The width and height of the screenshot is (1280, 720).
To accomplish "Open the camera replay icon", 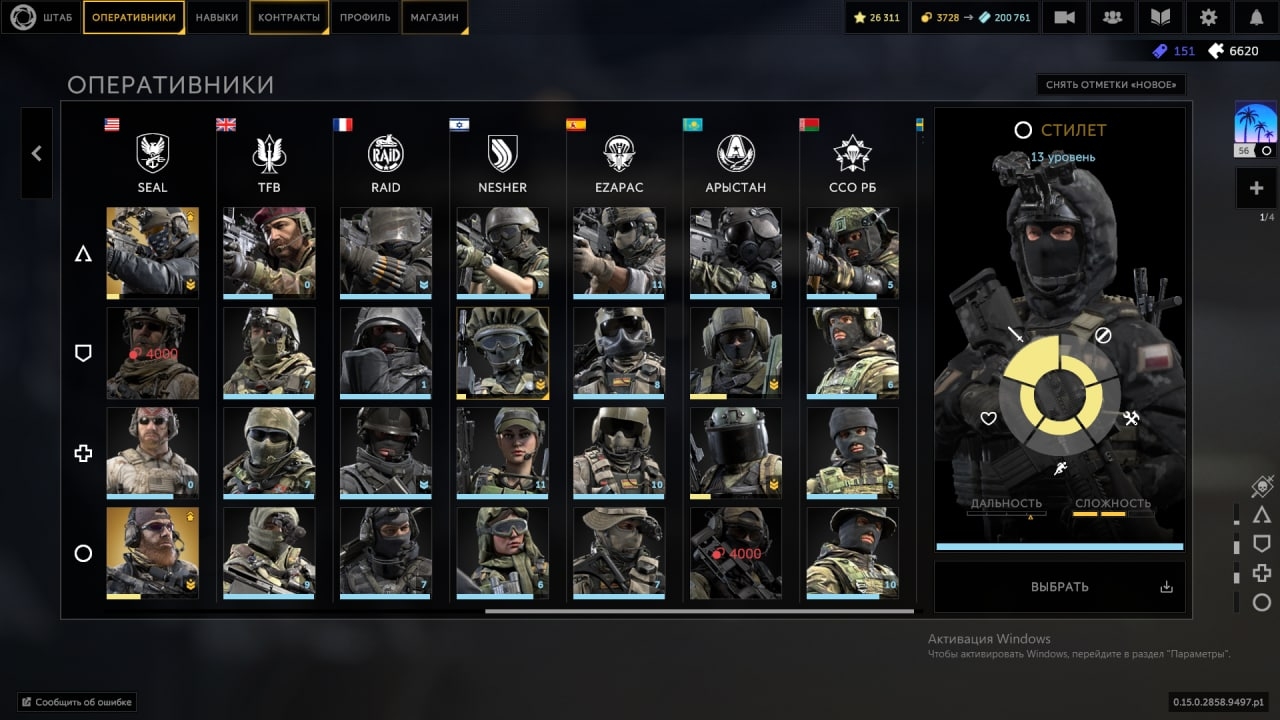I will click(1065, 18).
